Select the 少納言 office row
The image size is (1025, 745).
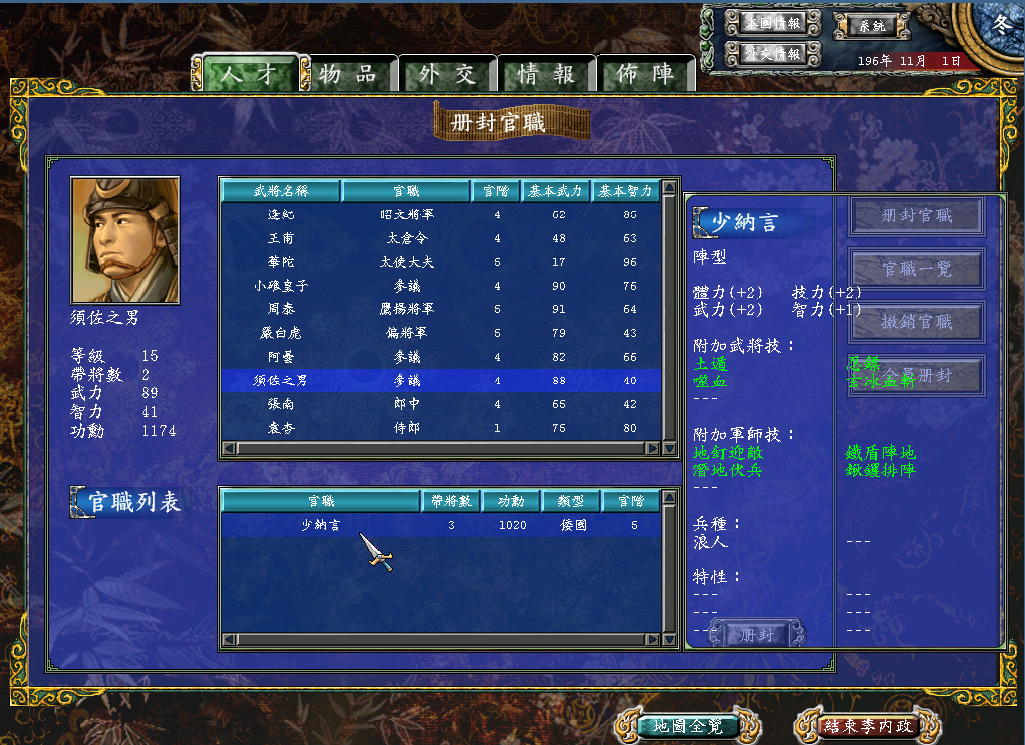click(x=440, y=525)
